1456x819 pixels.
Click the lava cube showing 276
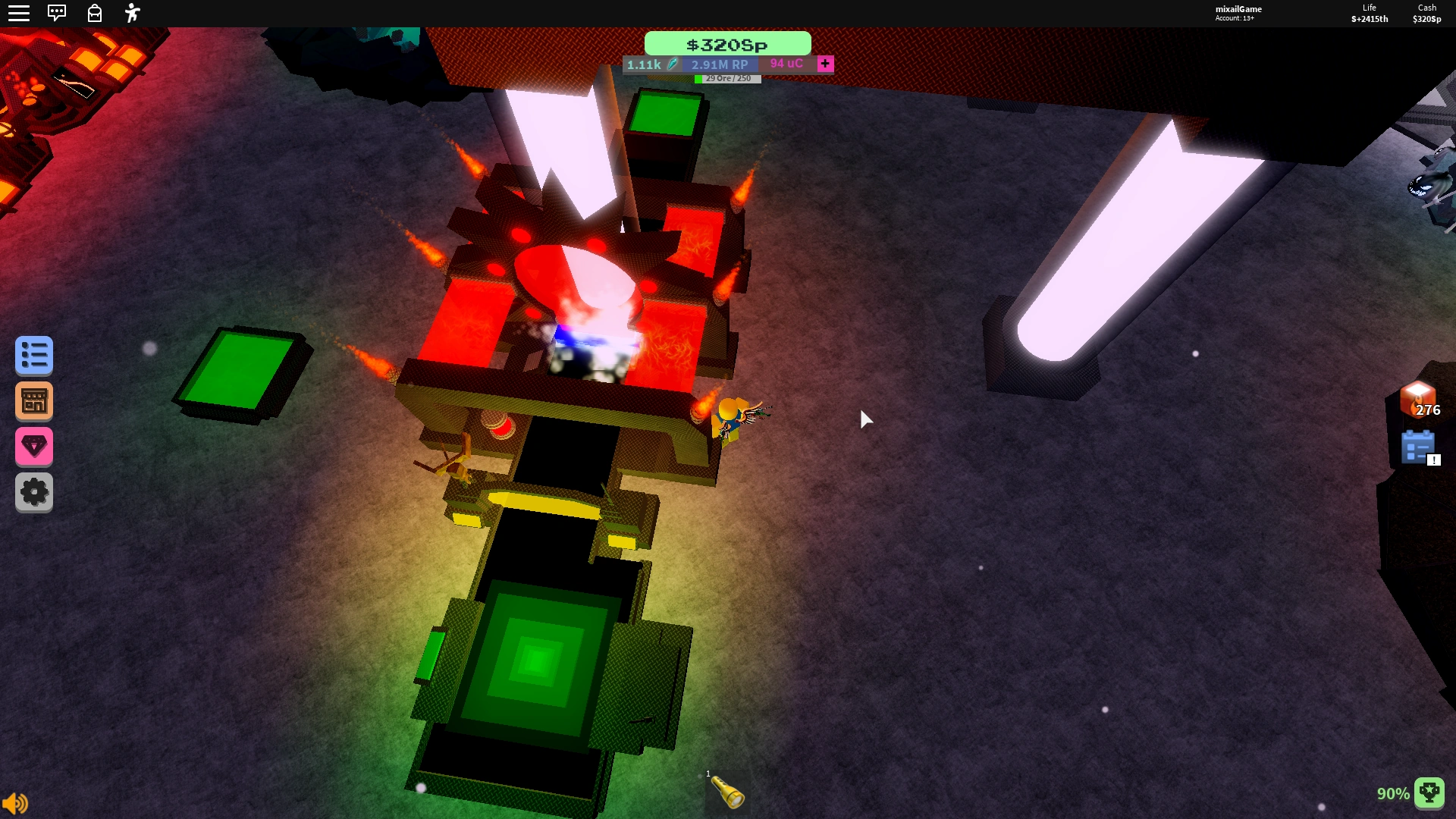click(x=1417, y=400)
